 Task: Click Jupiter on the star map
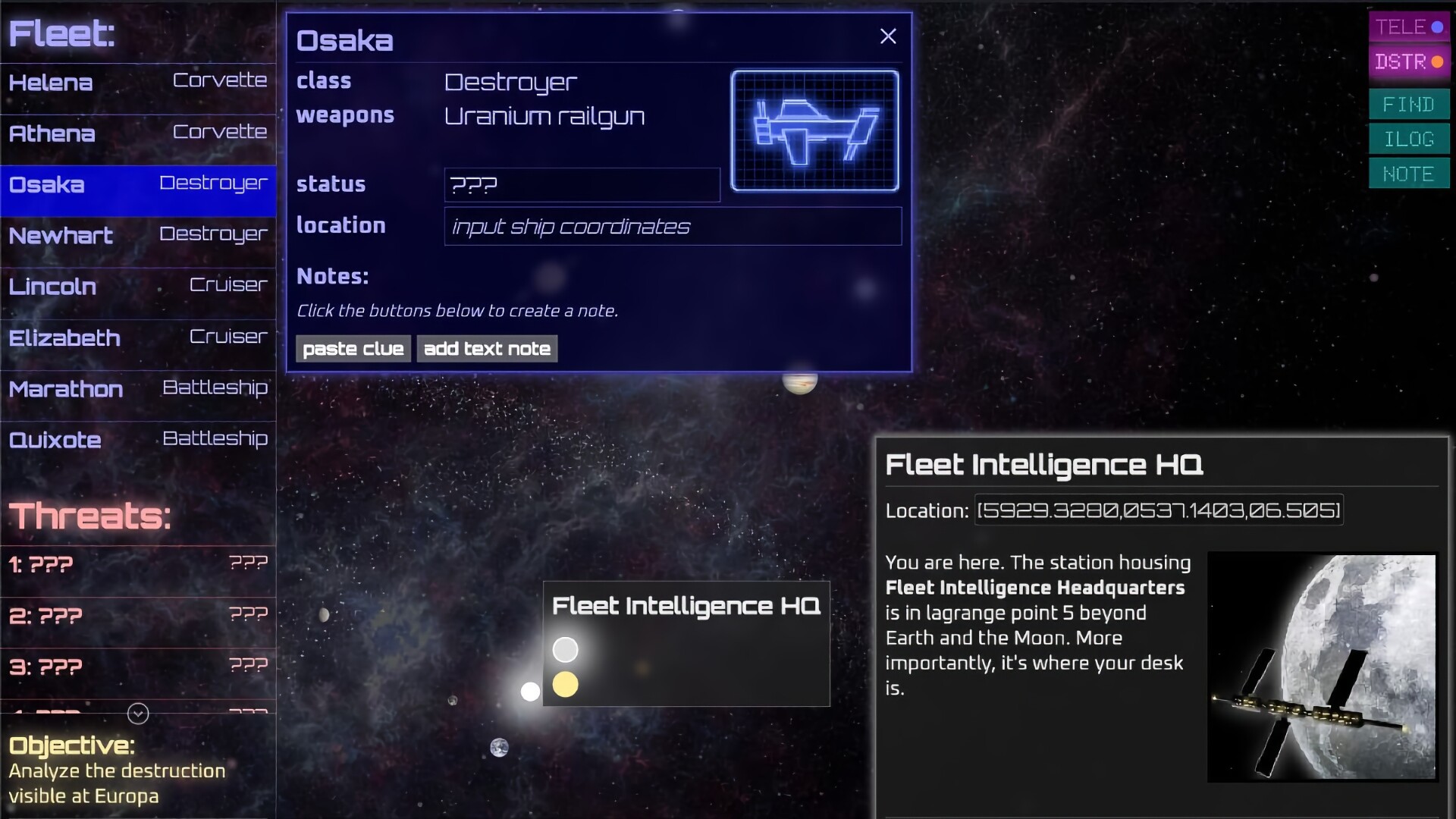click(801, 383)
